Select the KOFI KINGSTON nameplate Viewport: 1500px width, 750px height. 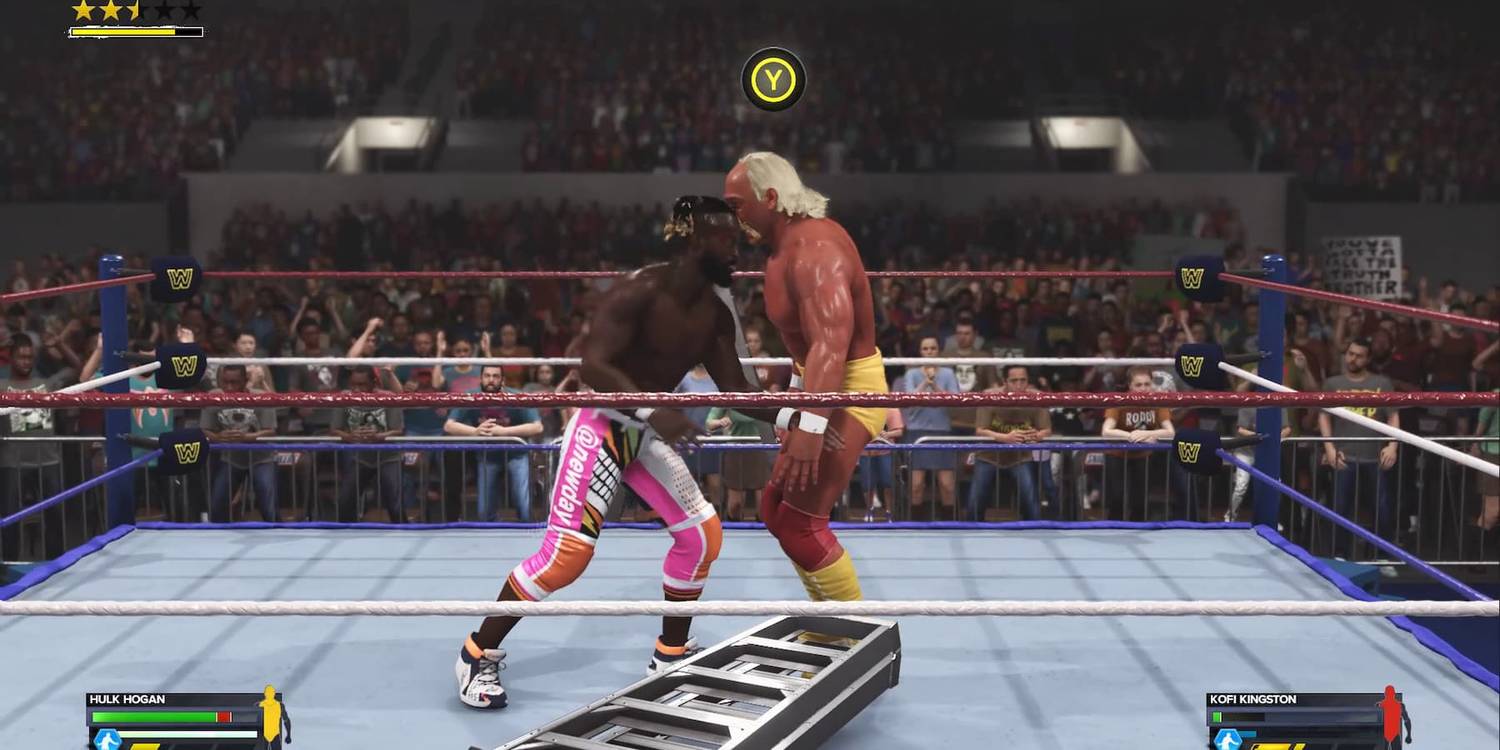tap(1253, 699)
